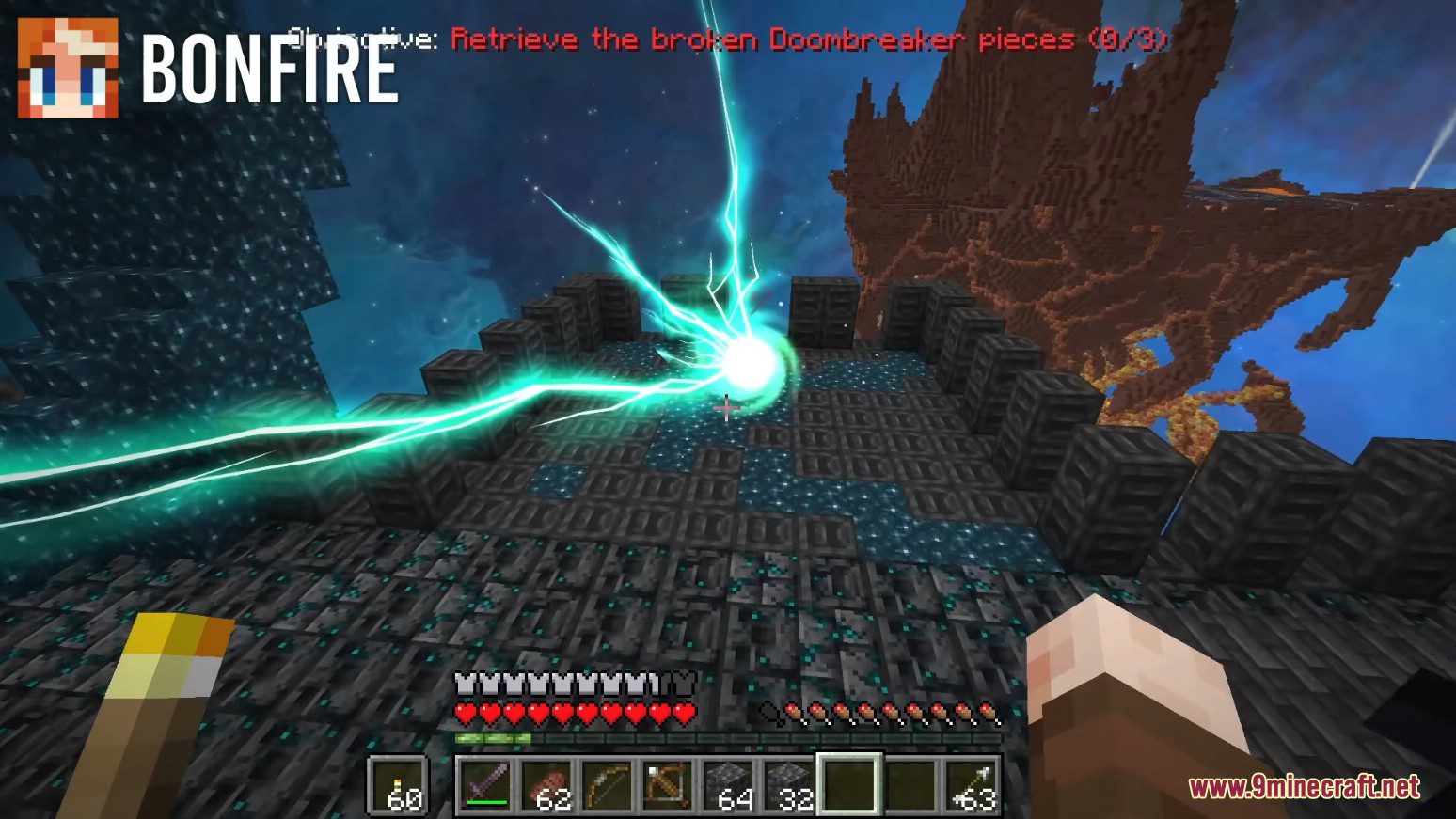Select the stone block stack of 64
This screenshot has height=819, width=1456.
(x=727, y=784)
